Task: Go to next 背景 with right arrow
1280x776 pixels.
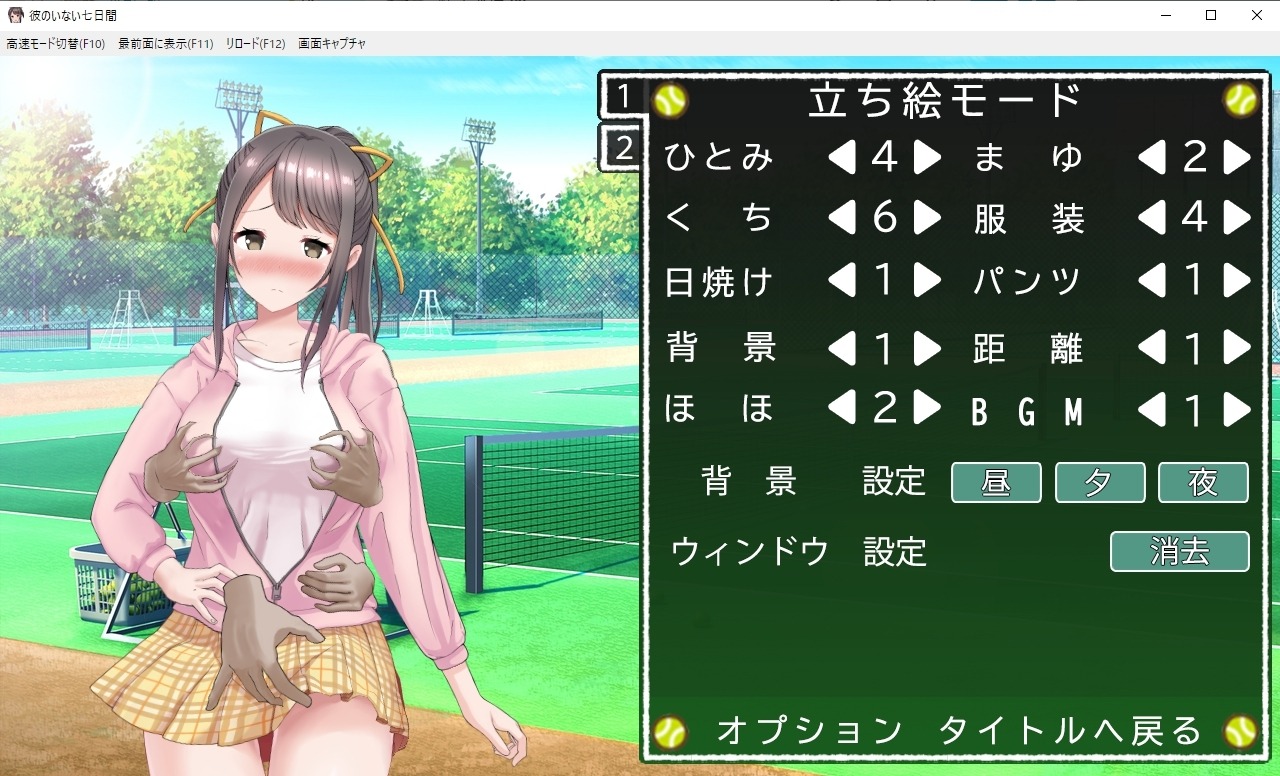Action: [927, 347]
